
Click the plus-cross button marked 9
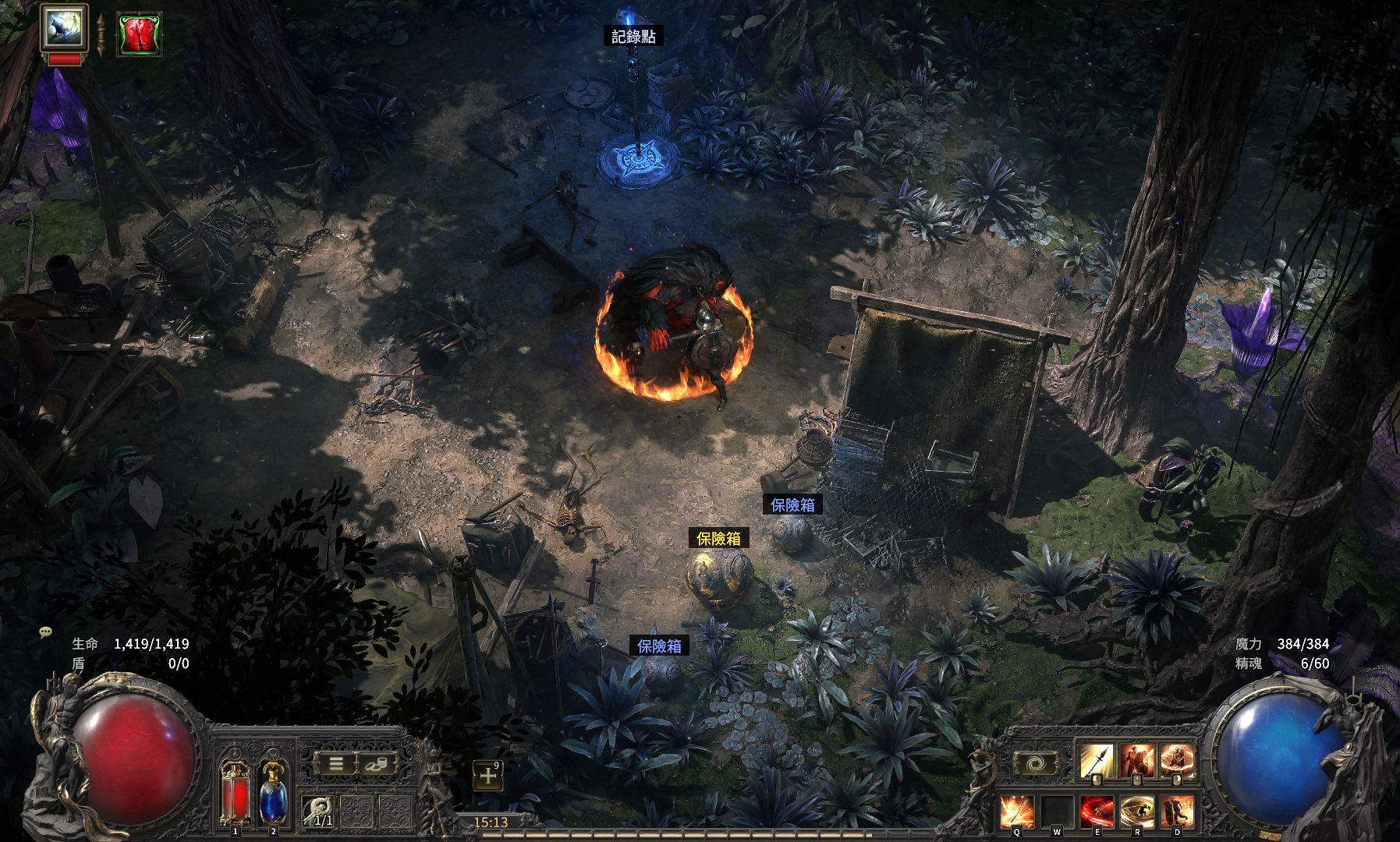click(x=488, y=776)
